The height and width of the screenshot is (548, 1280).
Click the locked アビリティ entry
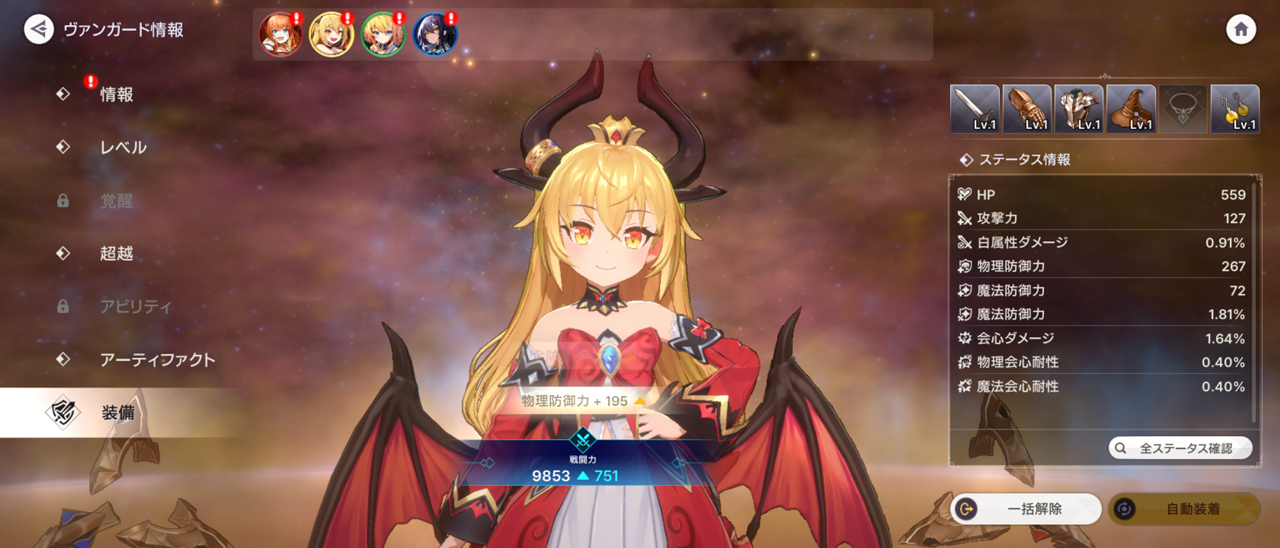click(x=135, y=306)
